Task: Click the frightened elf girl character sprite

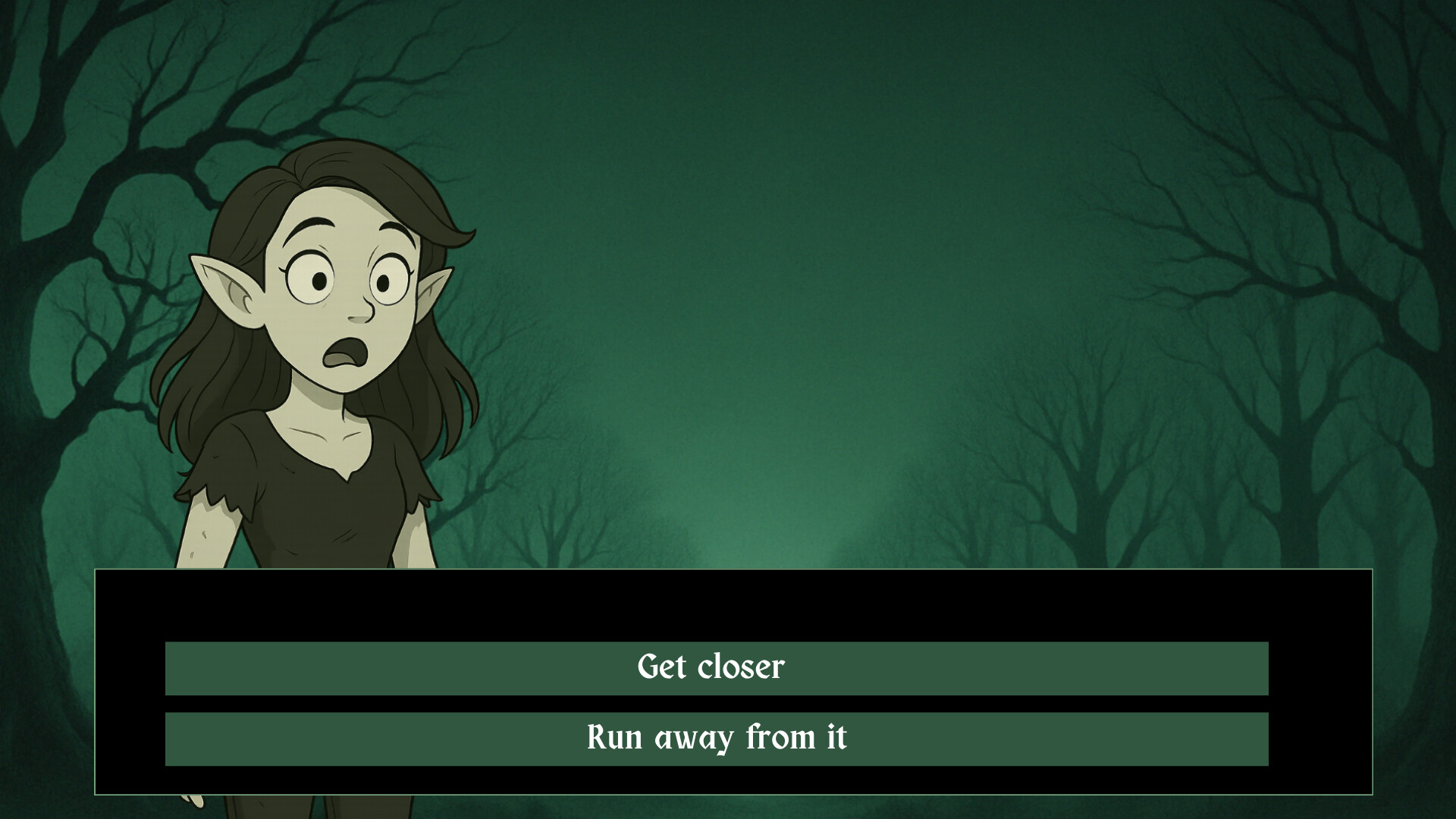Action: (318, 379)
